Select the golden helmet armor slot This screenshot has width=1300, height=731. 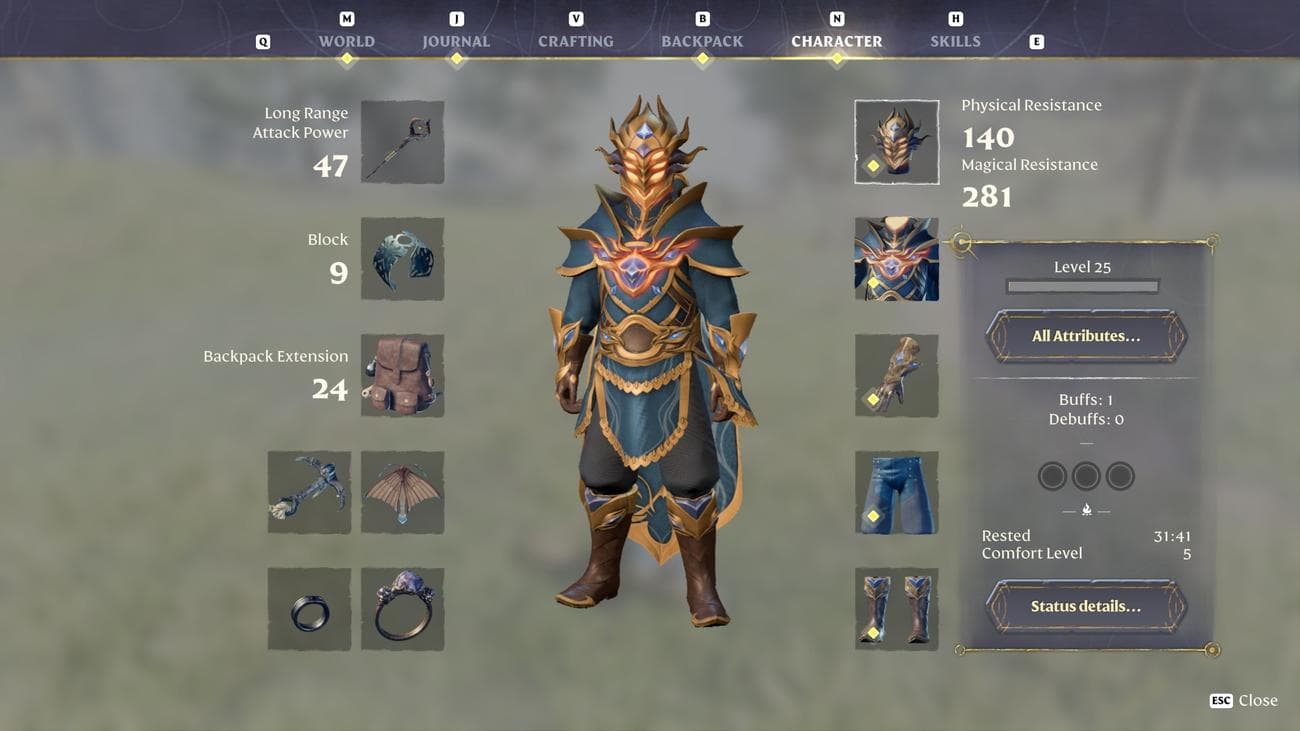point(896,142)
